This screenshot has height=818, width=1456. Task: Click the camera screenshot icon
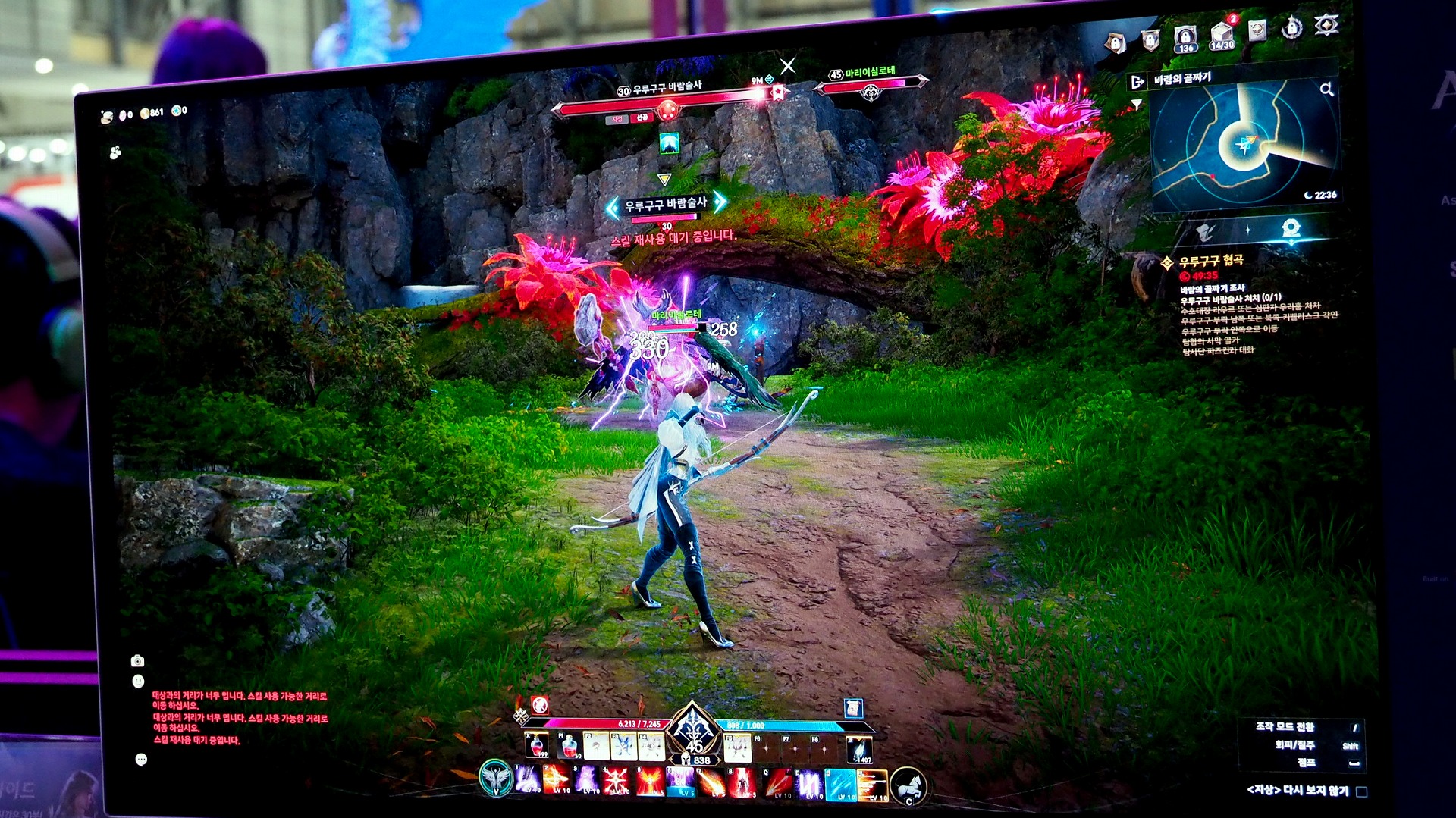click(137, 661)
